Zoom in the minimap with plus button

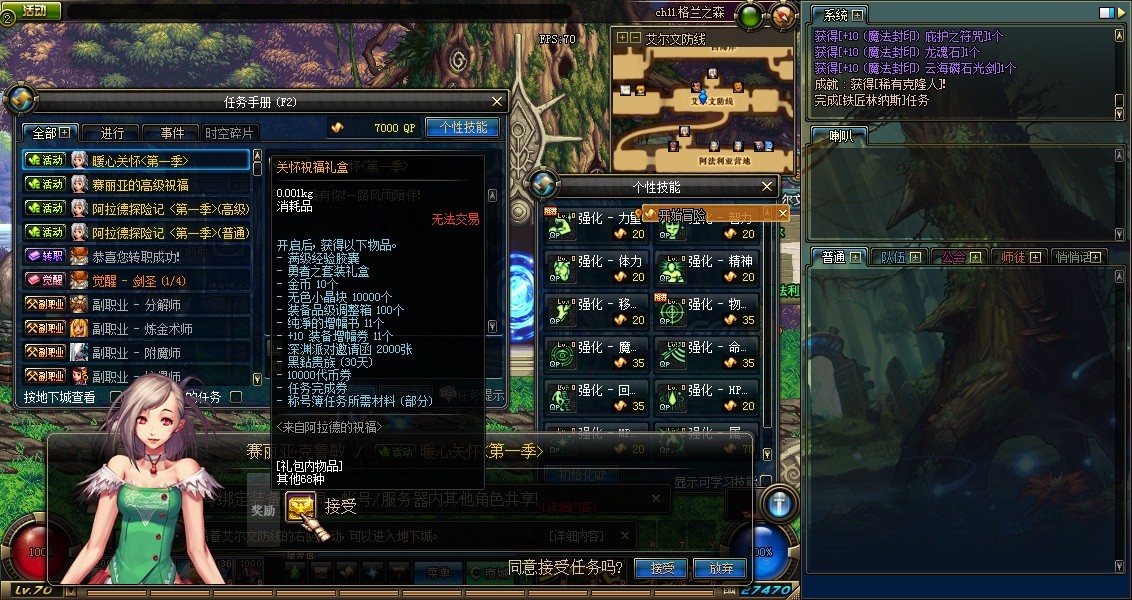622,37
